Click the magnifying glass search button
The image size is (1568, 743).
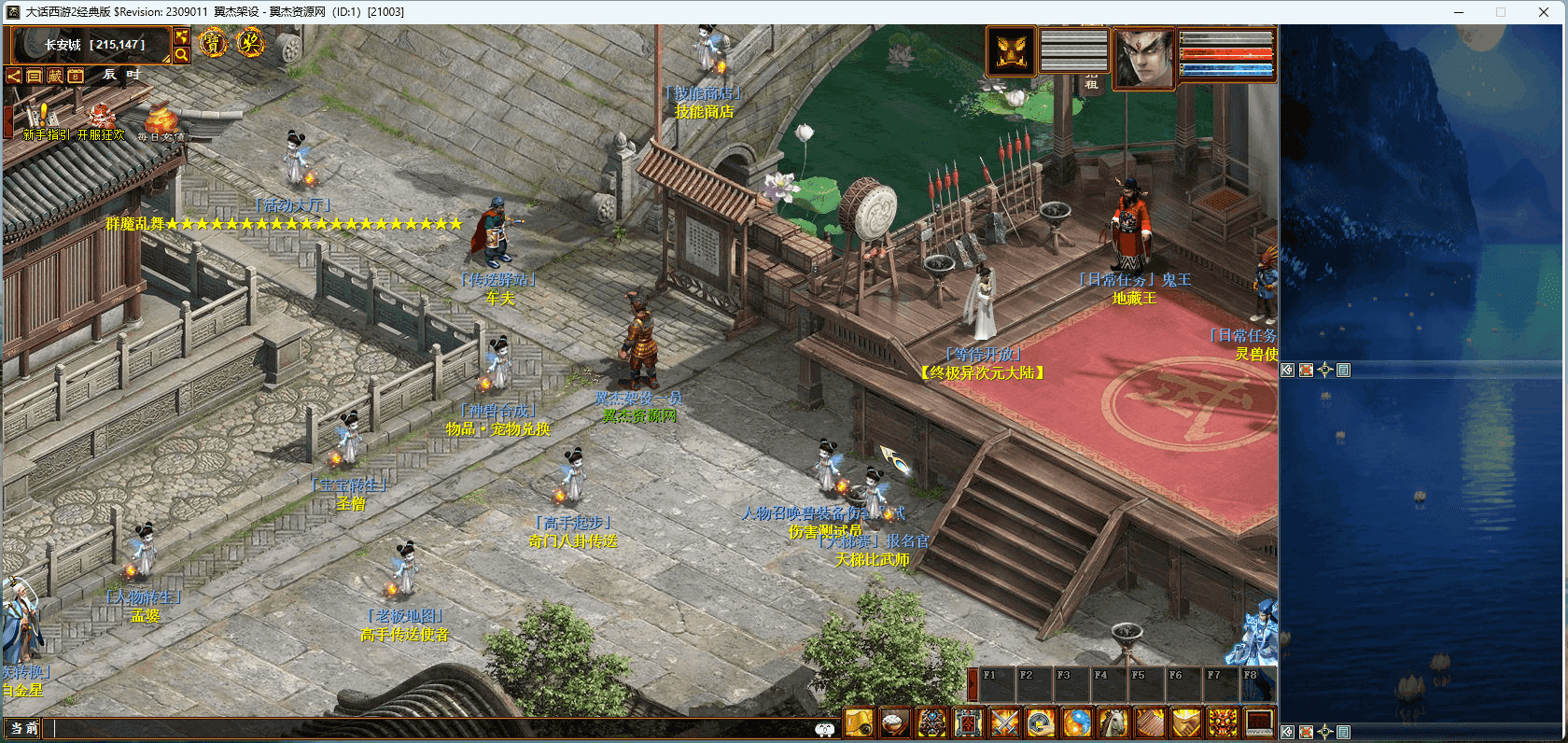coord(182,55)
